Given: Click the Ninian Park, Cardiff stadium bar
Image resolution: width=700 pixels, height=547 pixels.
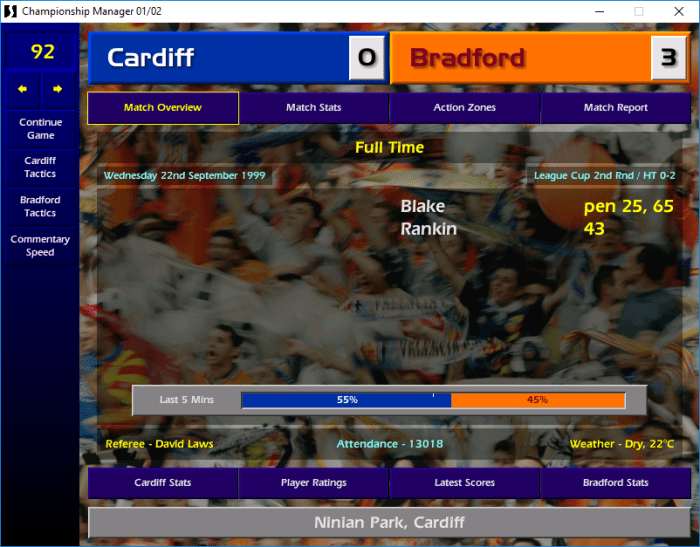Looking at the screenshot, I should pos(389,522).
